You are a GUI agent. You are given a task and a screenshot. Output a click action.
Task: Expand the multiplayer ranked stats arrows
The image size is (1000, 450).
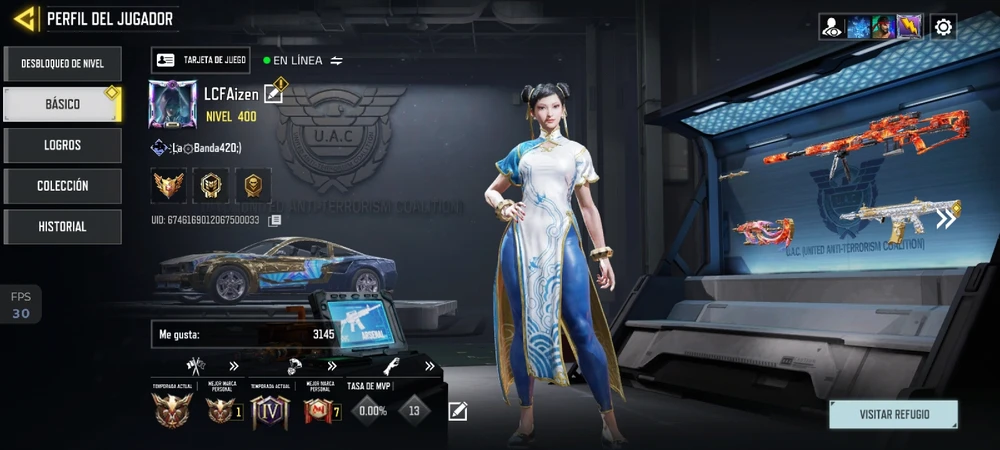point(234,366)
